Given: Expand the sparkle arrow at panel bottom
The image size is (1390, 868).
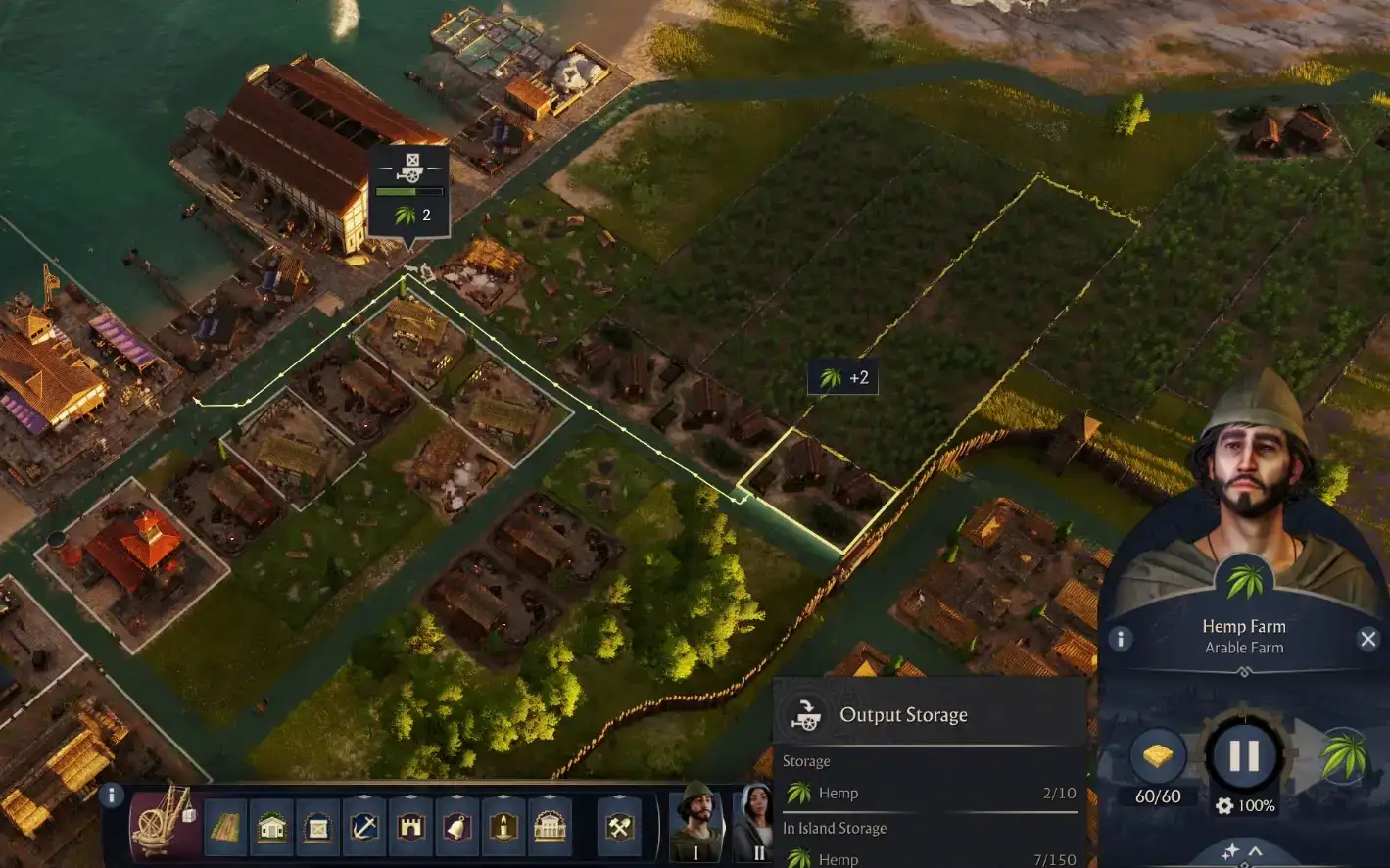Looking at the screenshot, I should click(1242, 850).
